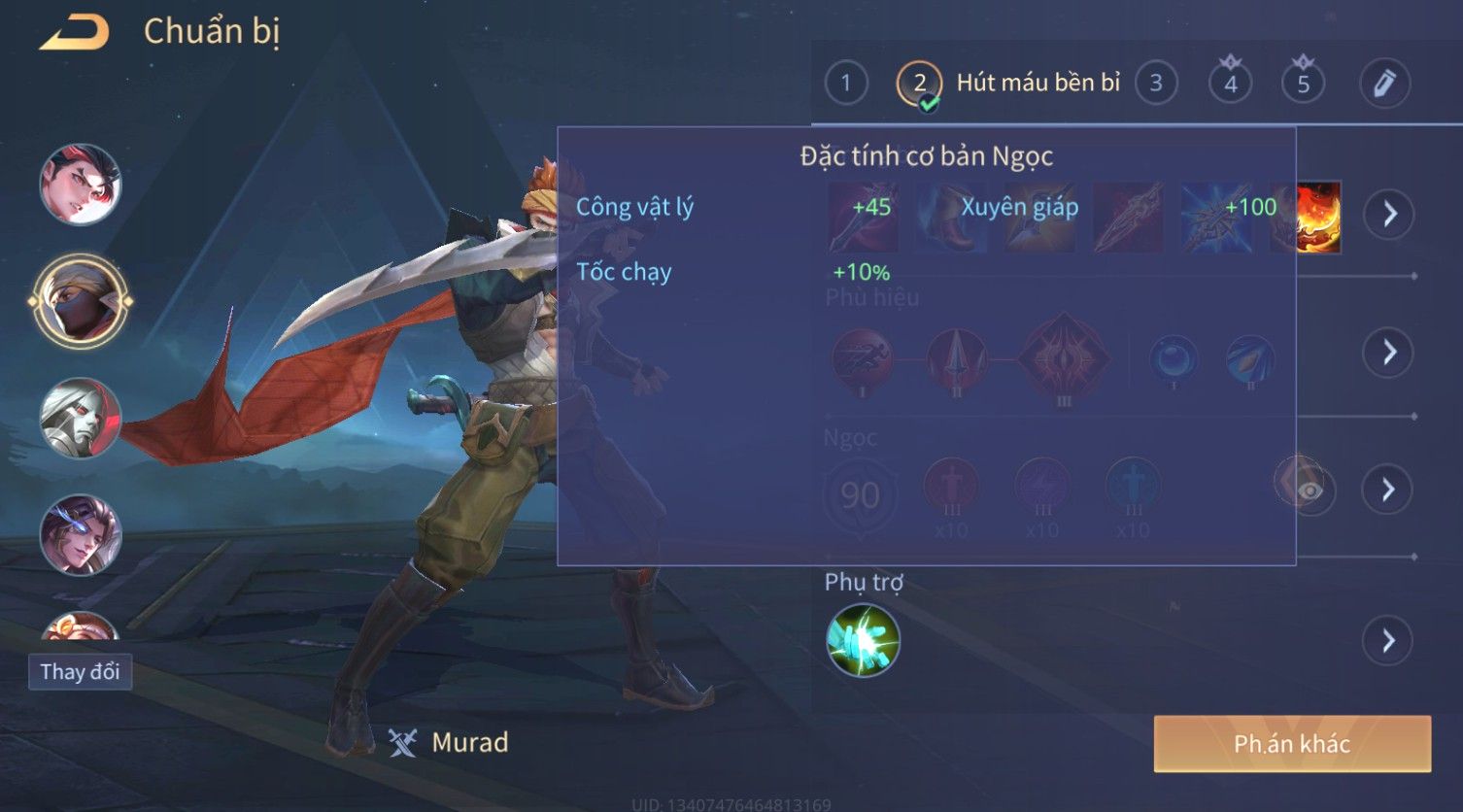This screenshot has width=1463, height=812.
Task: Expand the equipment items row arrow
Action: click(x=1389, y=214)
